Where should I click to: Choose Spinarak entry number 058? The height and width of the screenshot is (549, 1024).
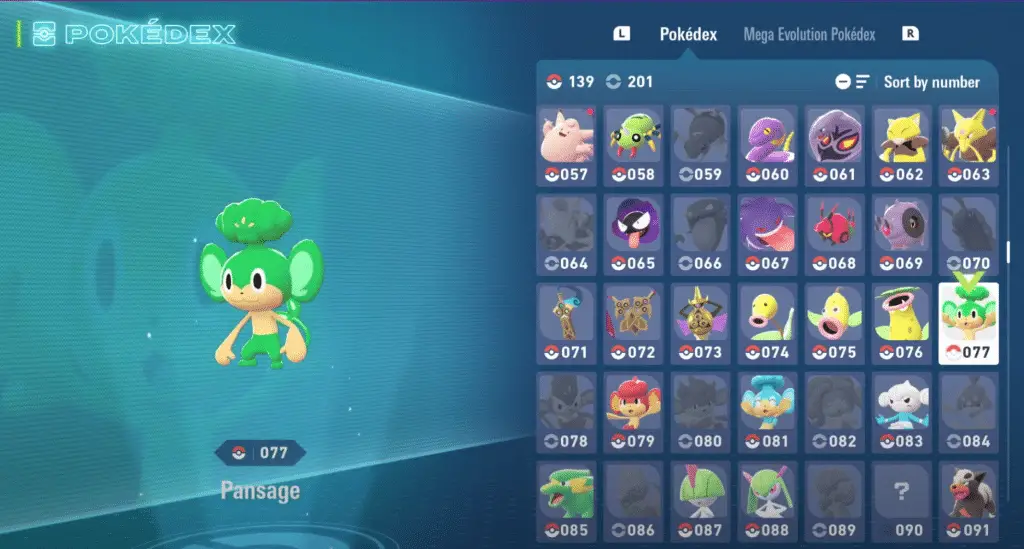click(x=633, y=146)
